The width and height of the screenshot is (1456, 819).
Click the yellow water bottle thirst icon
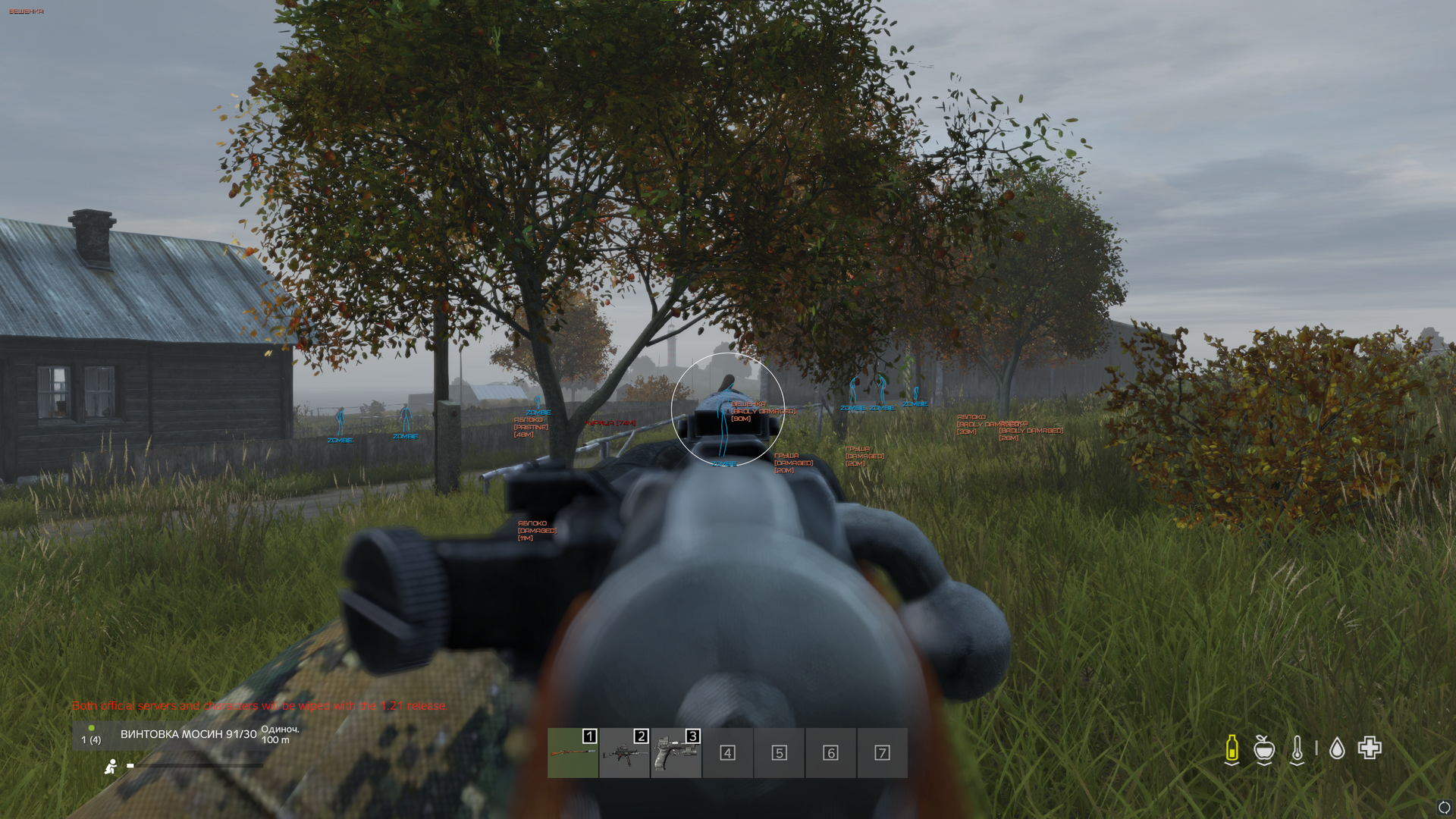1232,748
